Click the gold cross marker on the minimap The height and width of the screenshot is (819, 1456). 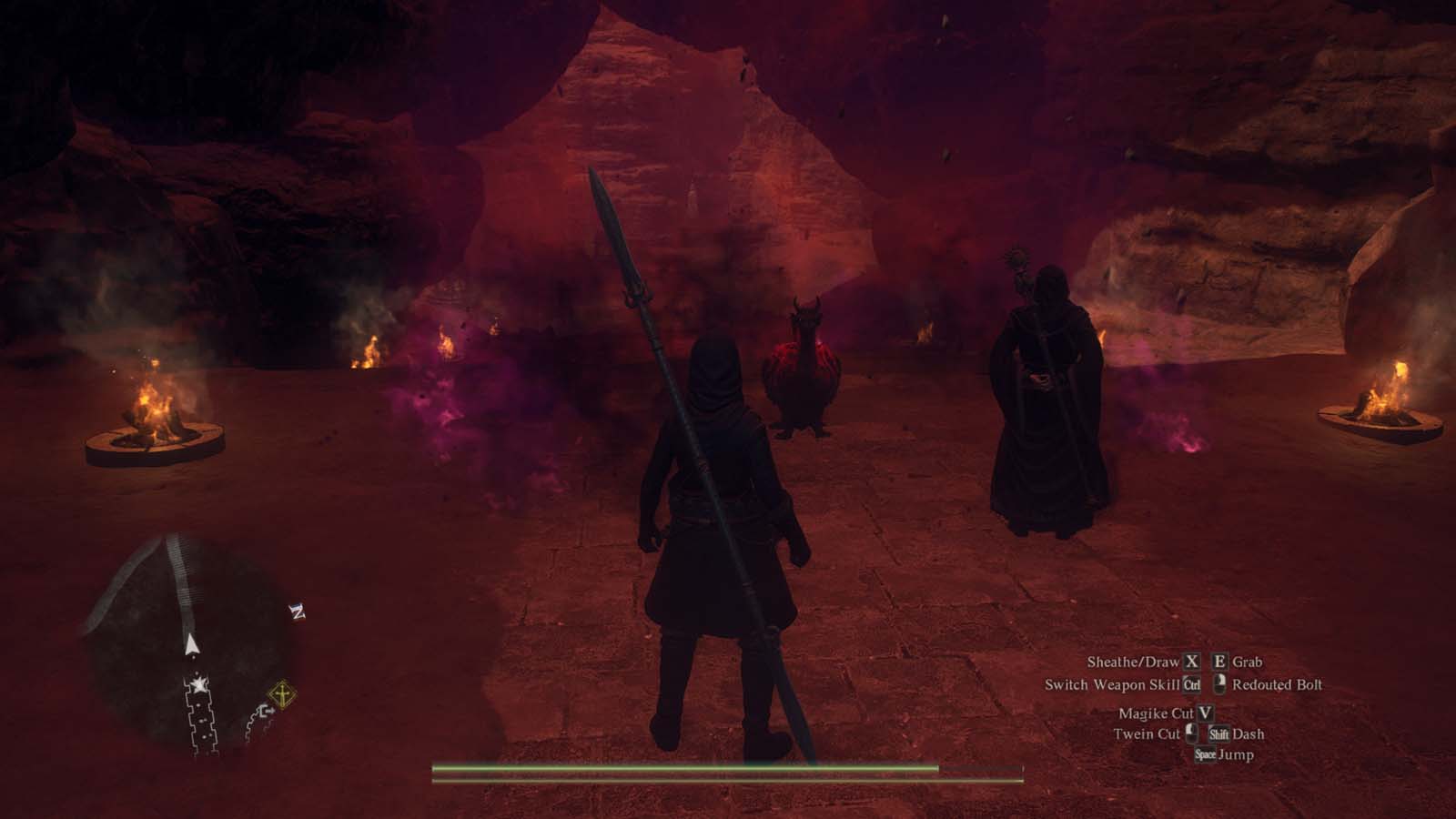tap(282, 693)
